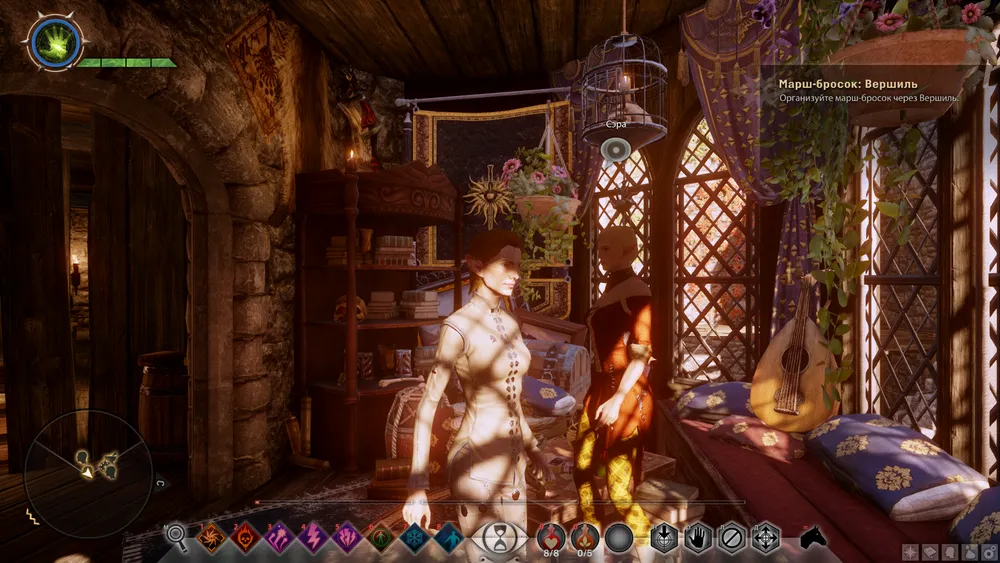Click the crossed-circle disengage command
This screenshot has width=1000, height=563.
732,538
